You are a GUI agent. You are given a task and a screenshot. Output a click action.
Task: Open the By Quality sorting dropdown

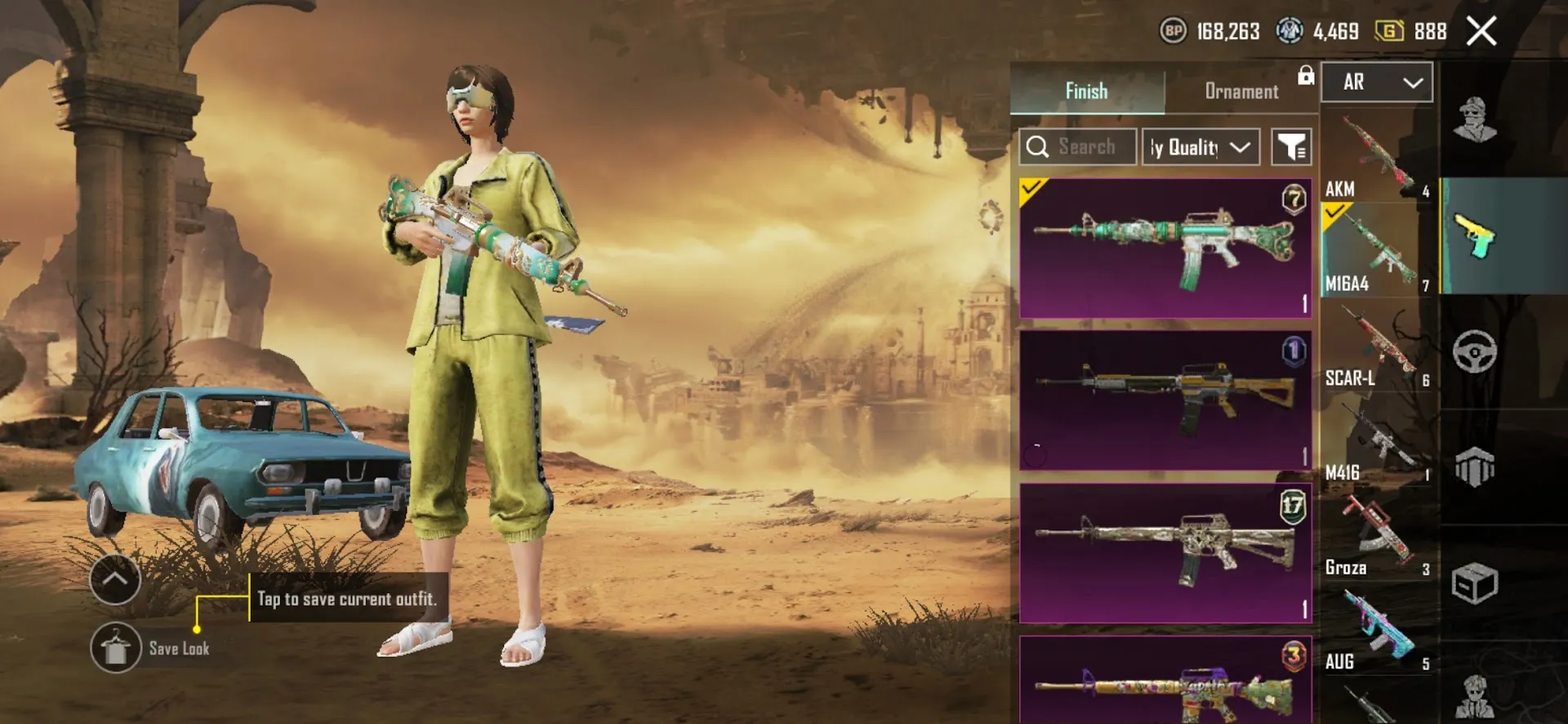[1200, 146]
